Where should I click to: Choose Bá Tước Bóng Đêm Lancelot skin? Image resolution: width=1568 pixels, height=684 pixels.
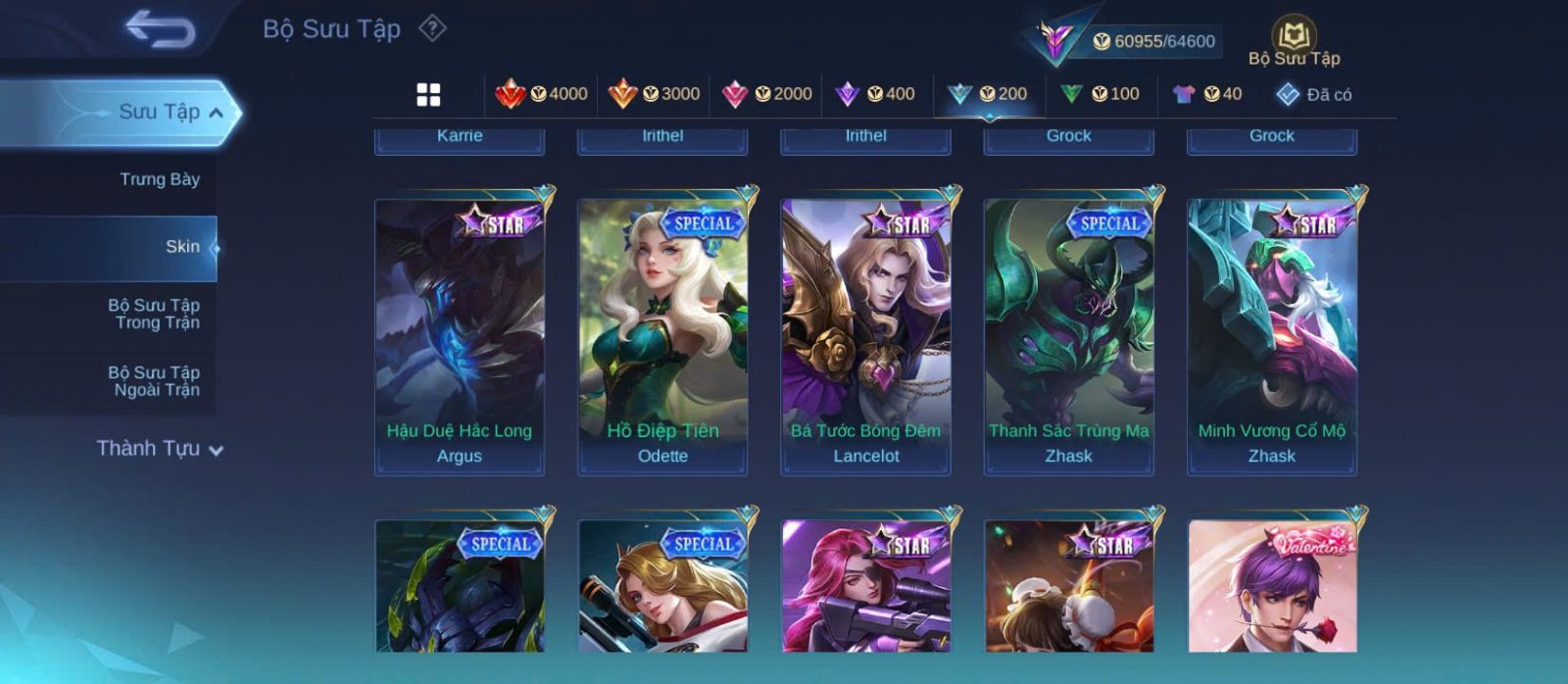pyautogui.click(x=865, y=336)
